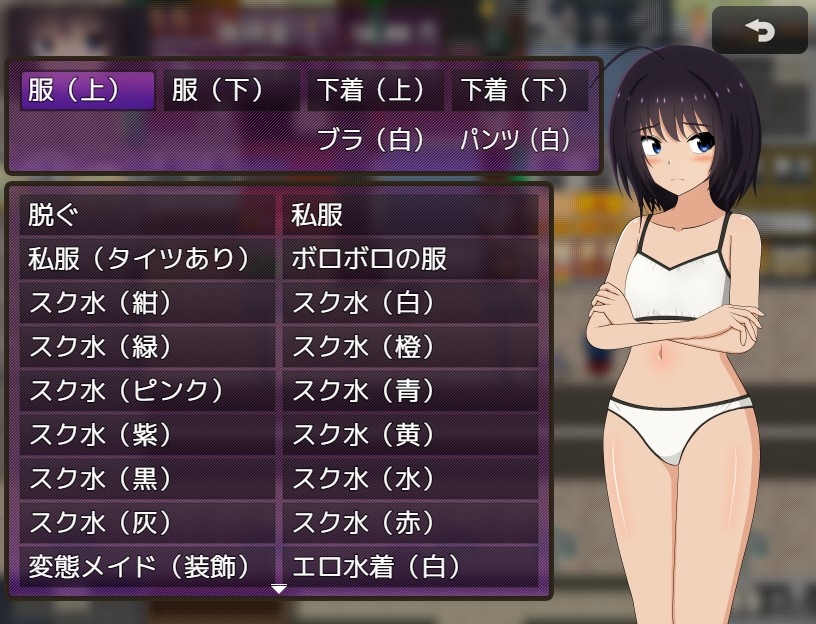Choose スク水（紺） from the list
This screenshot has height=624, width=816.
[147, 303]
